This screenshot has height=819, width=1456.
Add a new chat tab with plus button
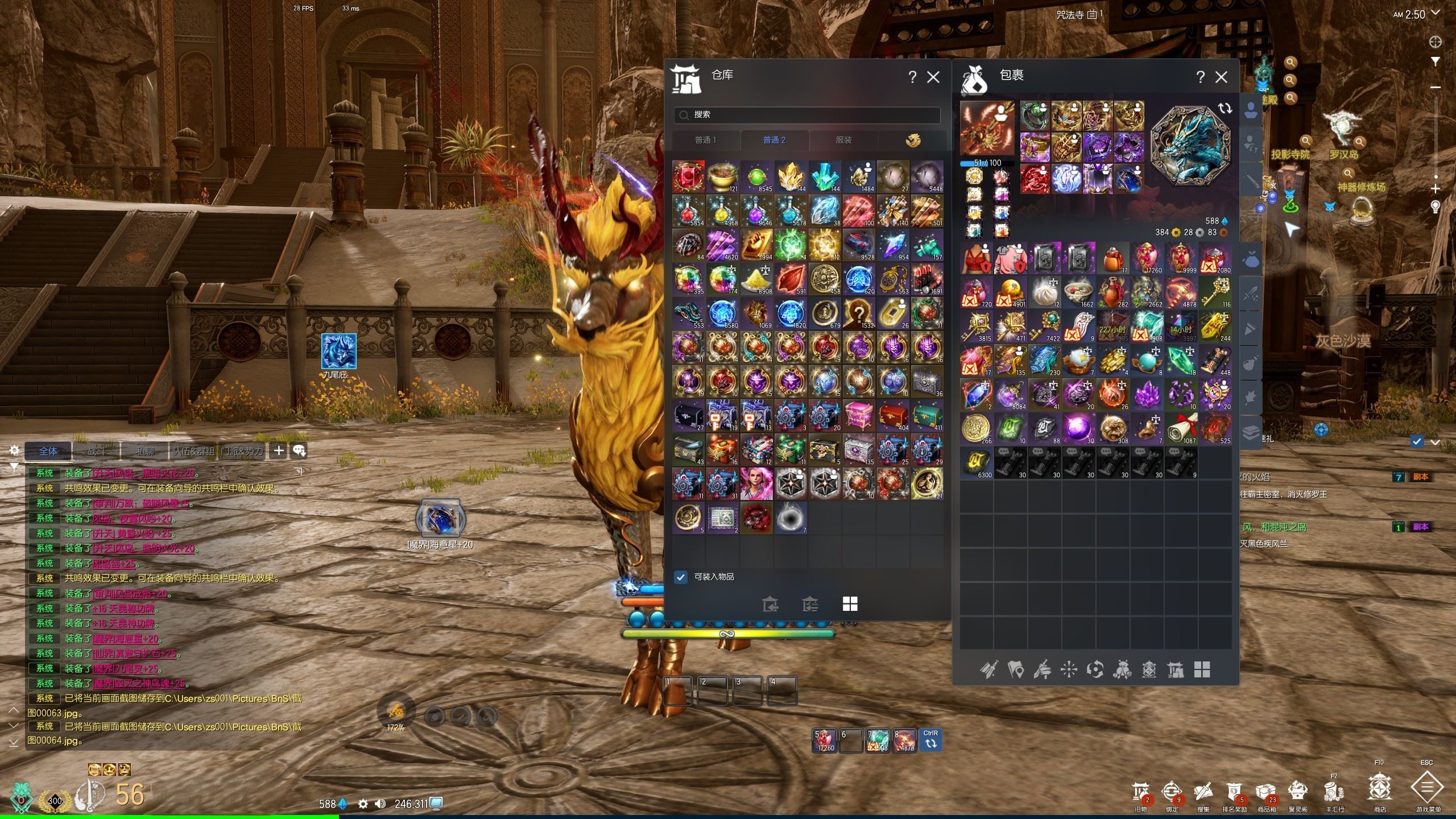pos(279,451)
